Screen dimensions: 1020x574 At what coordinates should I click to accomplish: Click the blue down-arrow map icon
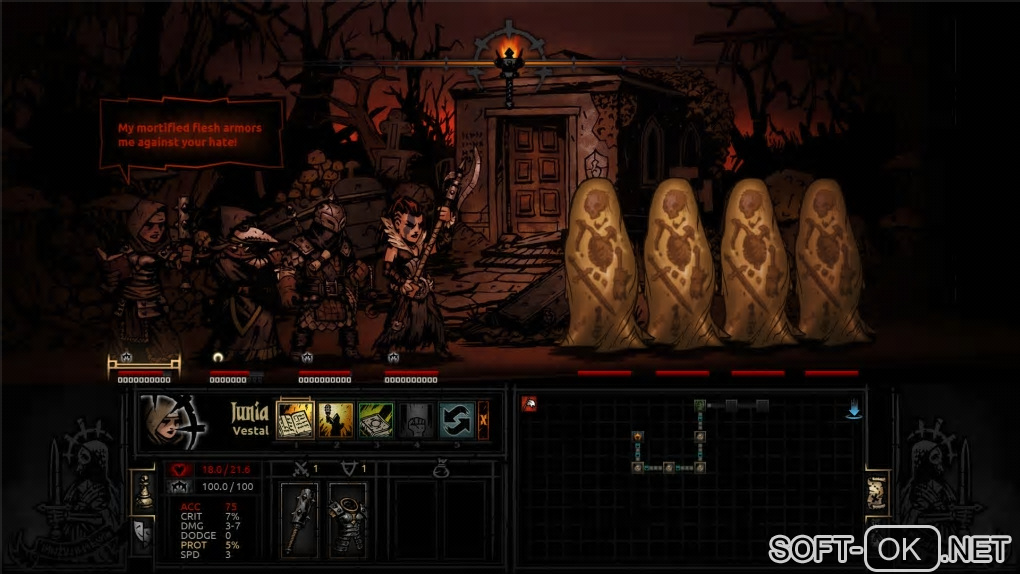[854, 410]
